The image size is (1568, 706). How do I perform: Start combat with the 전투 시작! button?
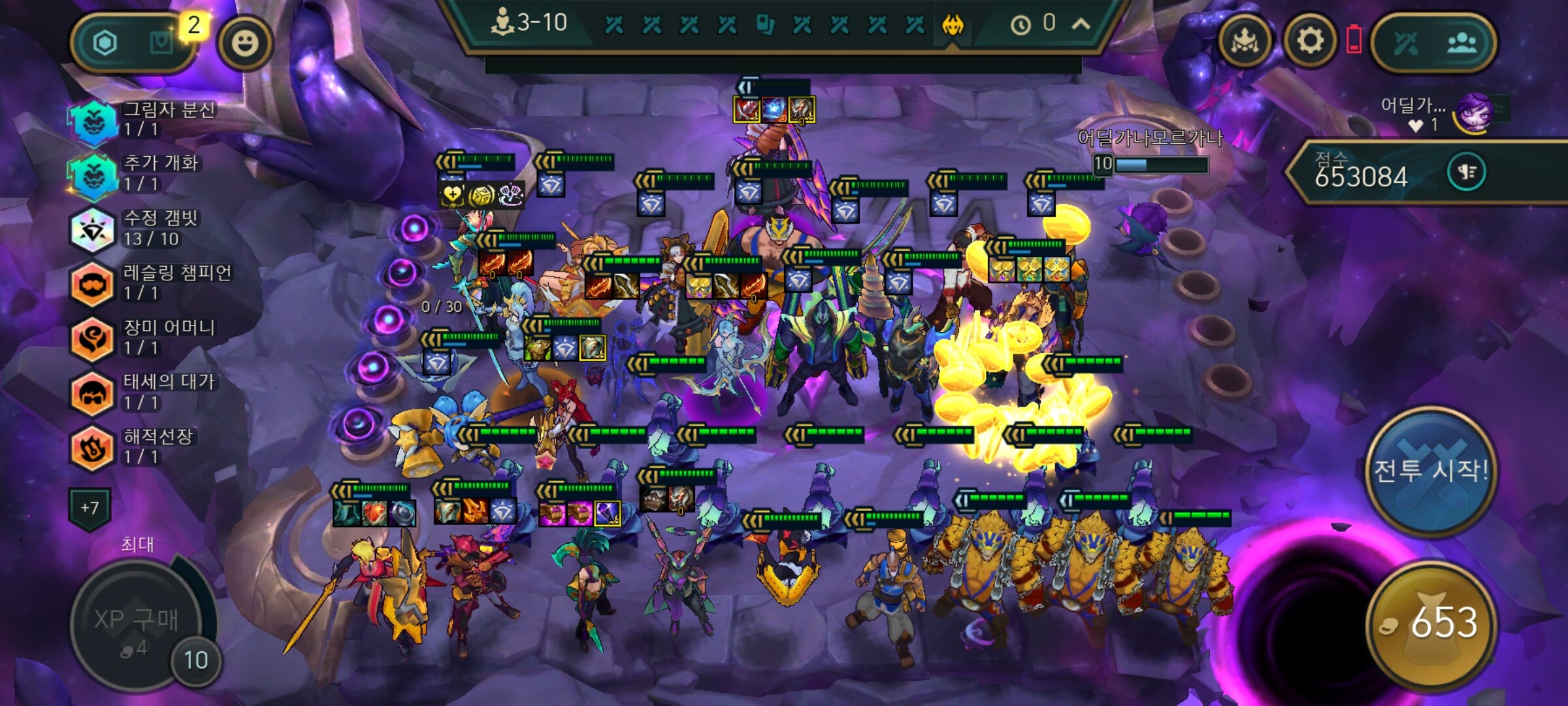click(1429, 471)
